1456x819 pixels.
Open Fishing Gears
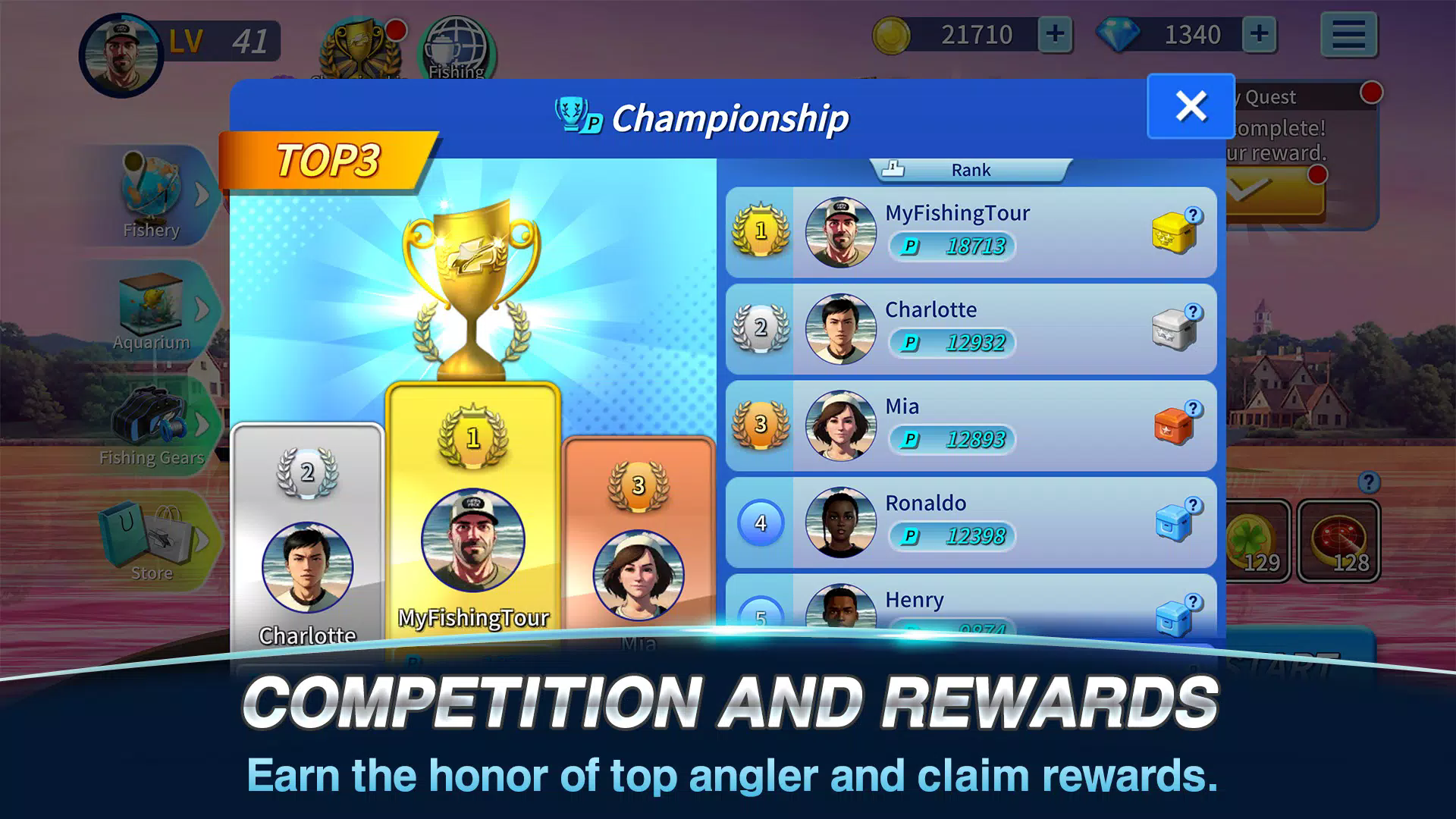click(x=152, y=425)
